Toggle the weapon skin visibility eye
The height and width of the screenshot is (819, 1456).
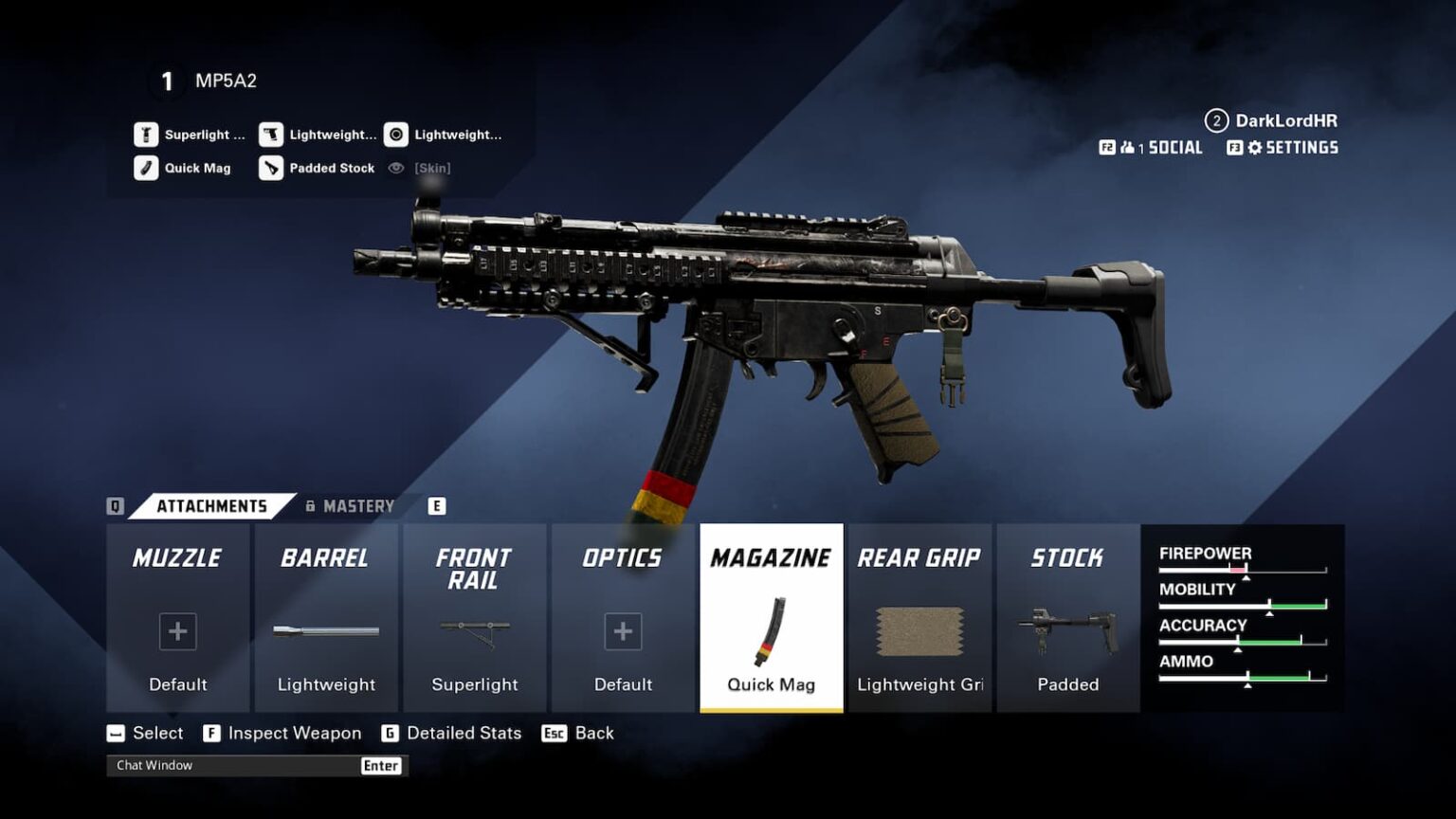pos(396,168)
